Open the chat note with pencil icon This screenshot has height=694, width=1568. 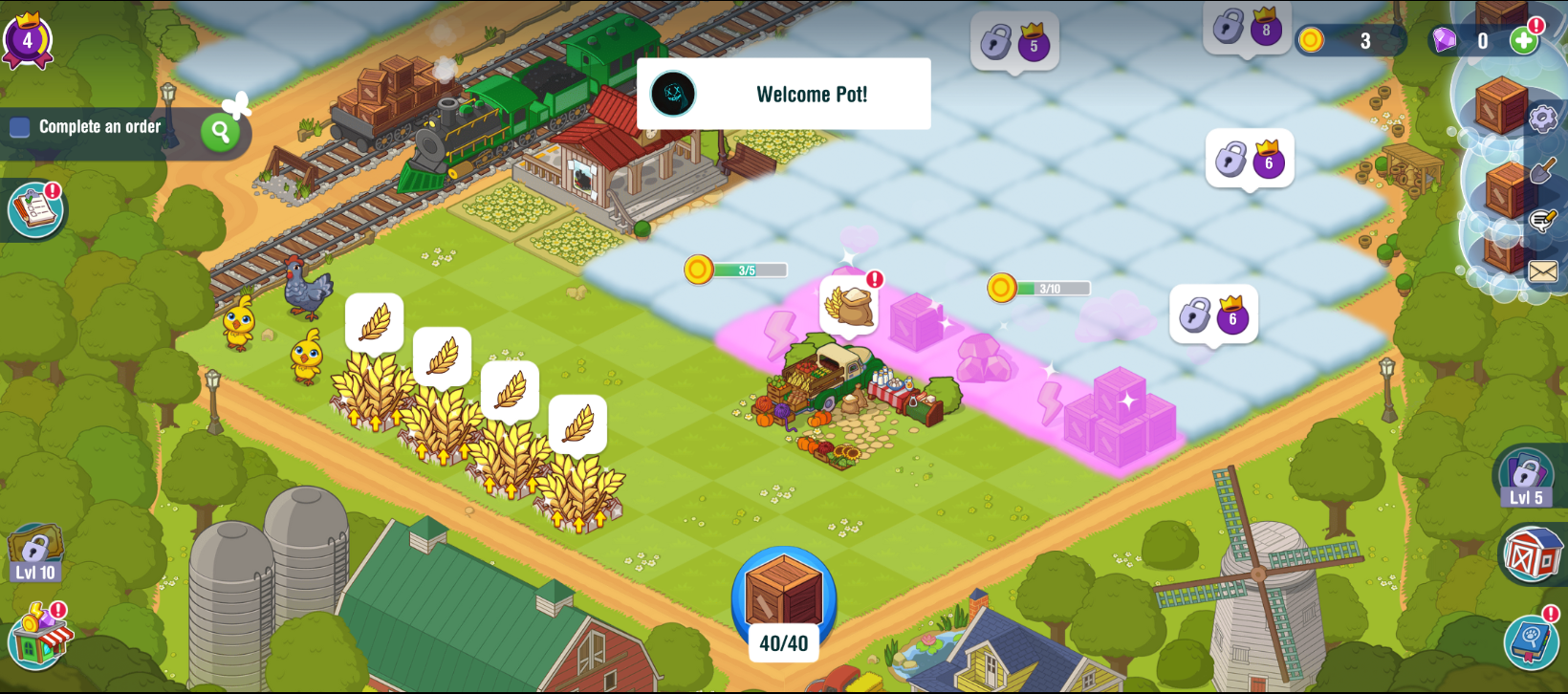point(1542,222)
